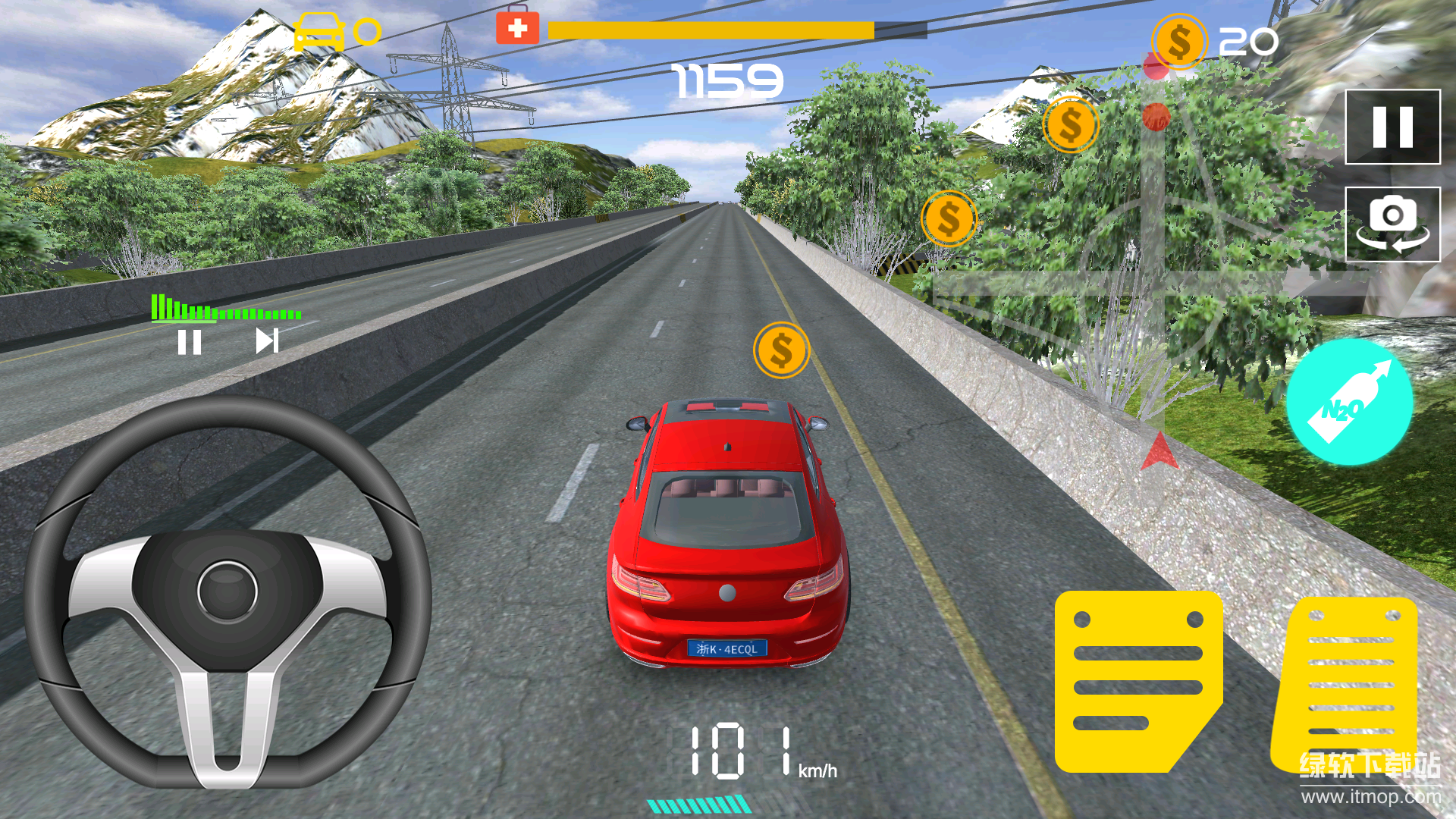Switch the camera view
The width and height of the screenshot is (1456, 819).
tap(1392, 224)
